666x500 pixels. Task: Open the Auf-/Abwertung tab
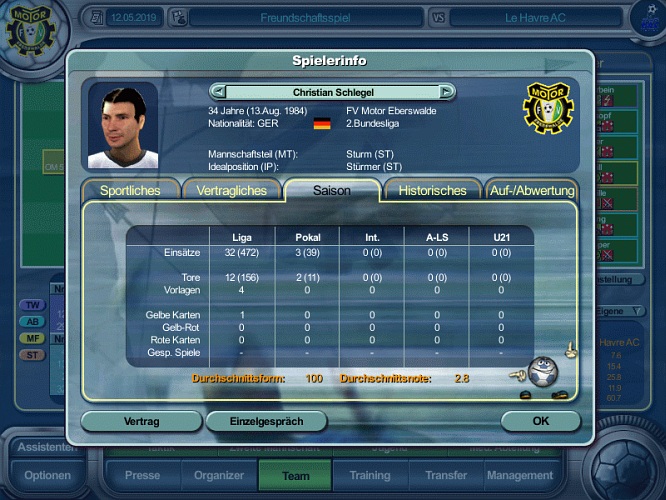(x=531, y=191)
